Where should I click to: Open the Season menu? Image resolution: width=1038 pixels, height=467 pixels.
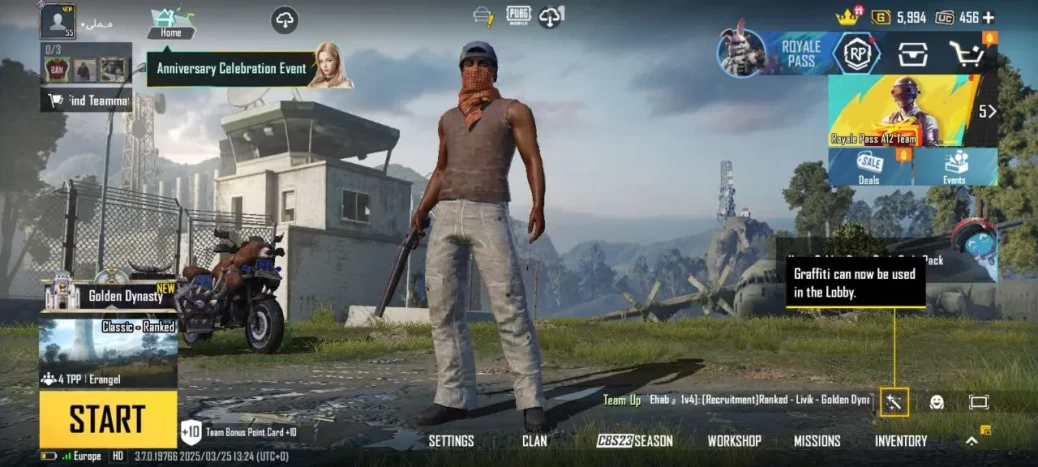coord(635,441)
